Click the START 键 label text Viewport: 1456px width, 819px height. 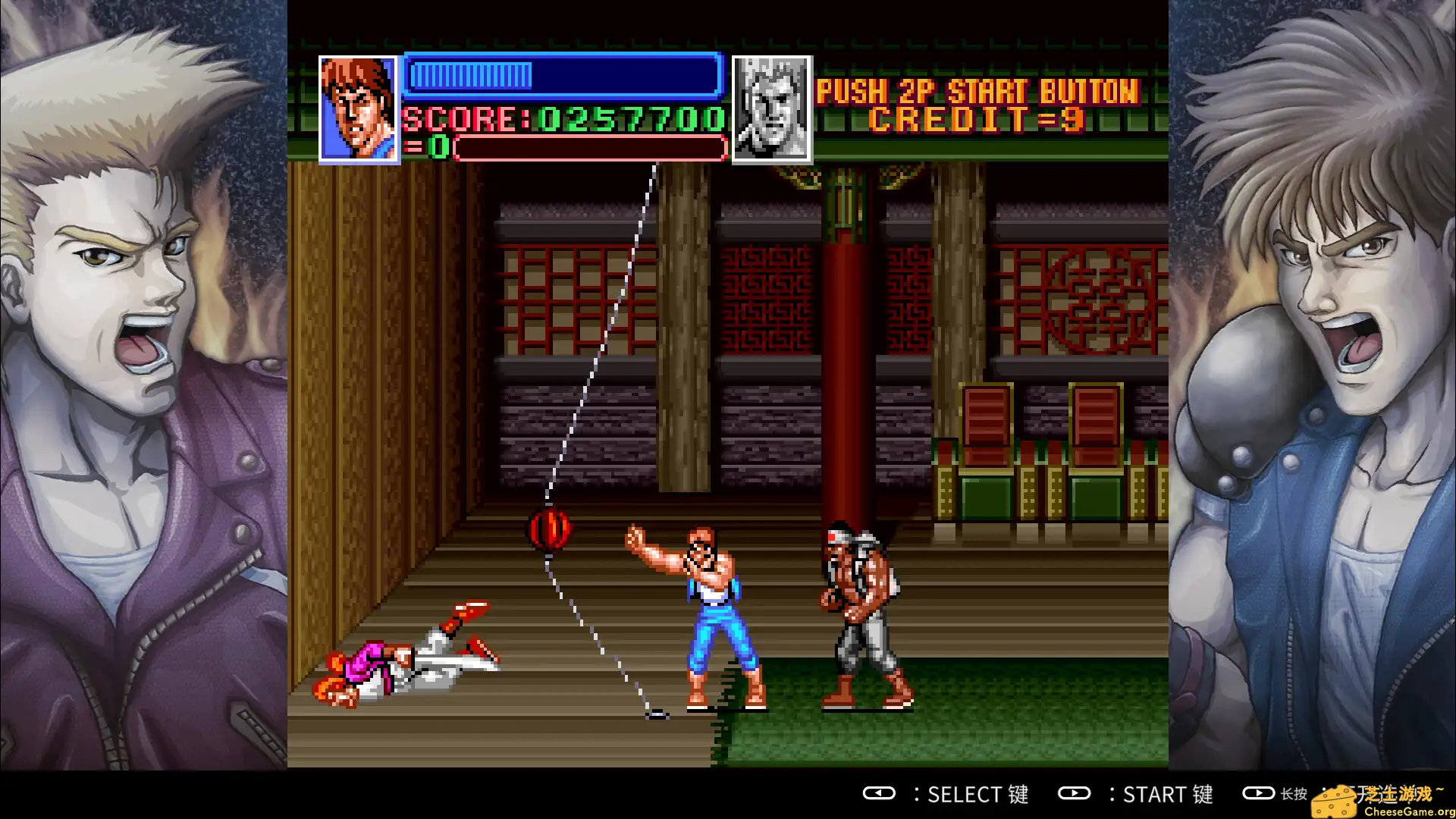[1168, 794]
